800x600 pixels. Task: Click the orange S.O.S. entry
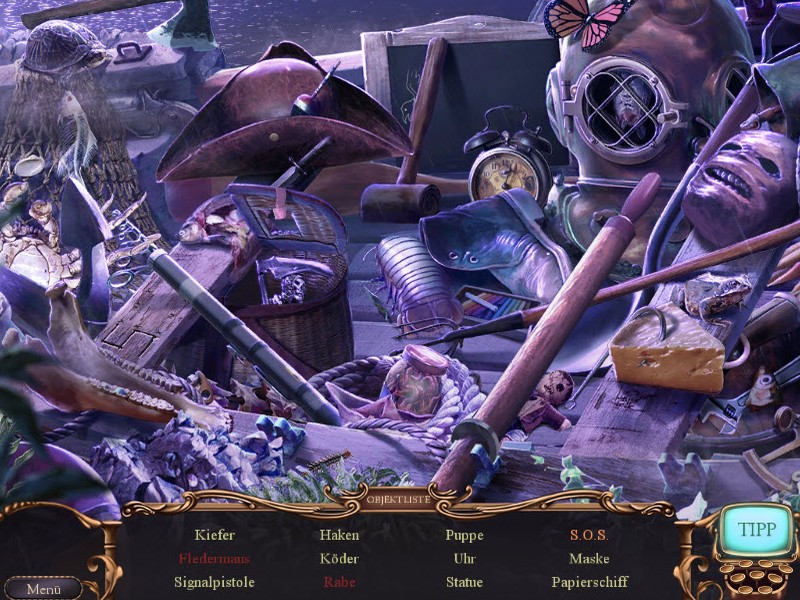(x=589, y=535)
